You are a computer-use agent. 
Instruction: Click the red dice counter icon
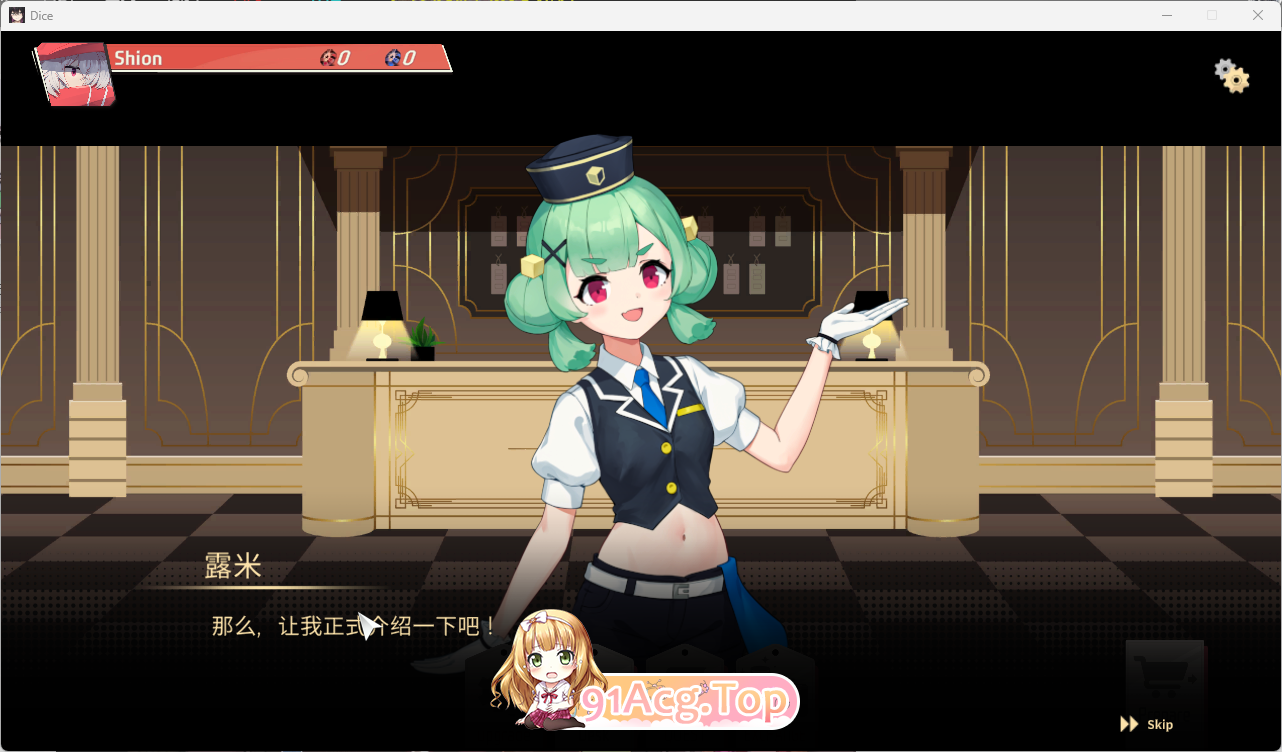pyautogui.click(x=326, y=58)
